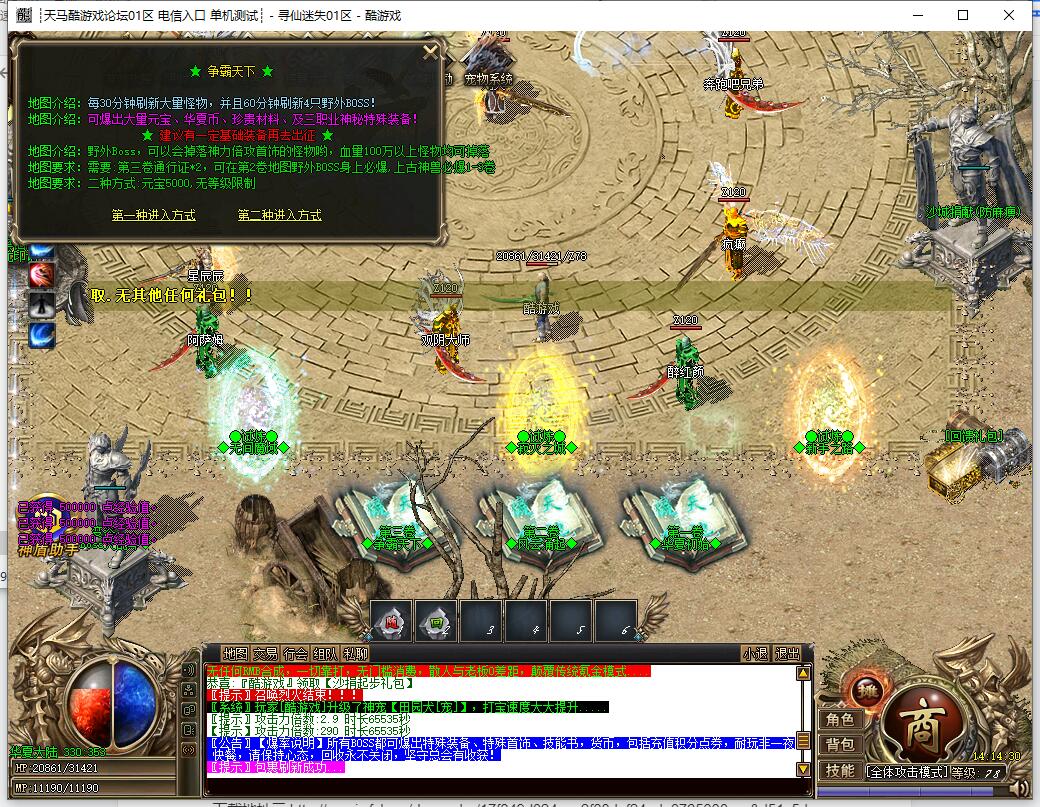
Task: Click the 小退 logout button
Action: [755, 654]
